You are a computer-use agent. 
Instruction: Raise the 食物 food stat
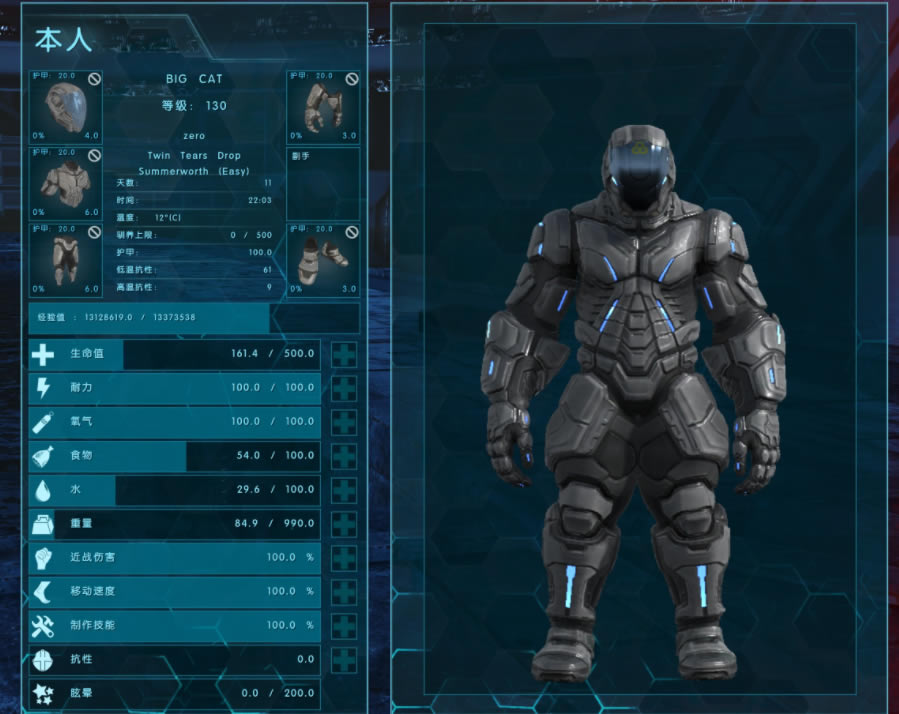point(344,456)
